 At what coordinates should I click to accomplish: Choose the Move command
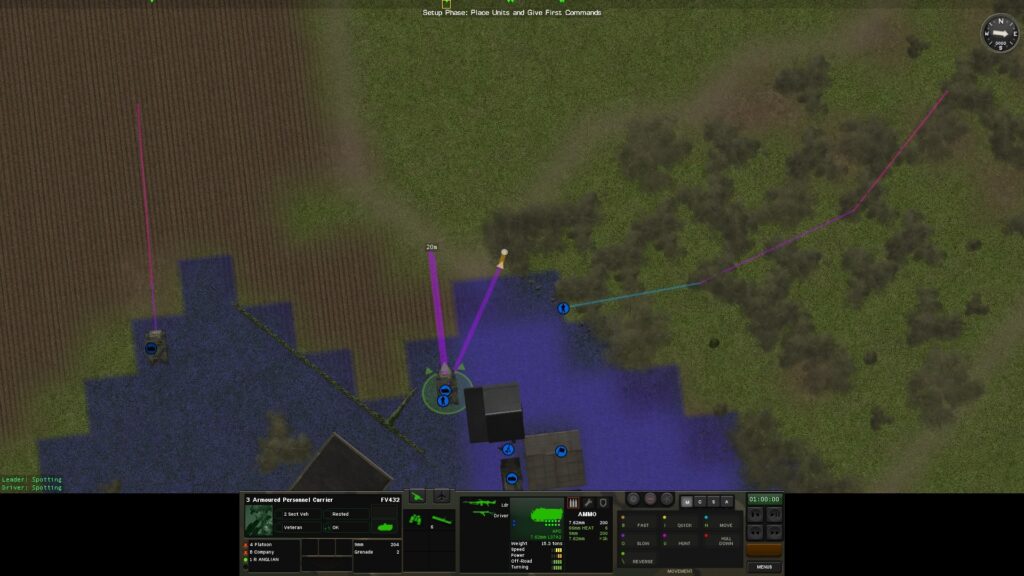click(x=725, y=525)
